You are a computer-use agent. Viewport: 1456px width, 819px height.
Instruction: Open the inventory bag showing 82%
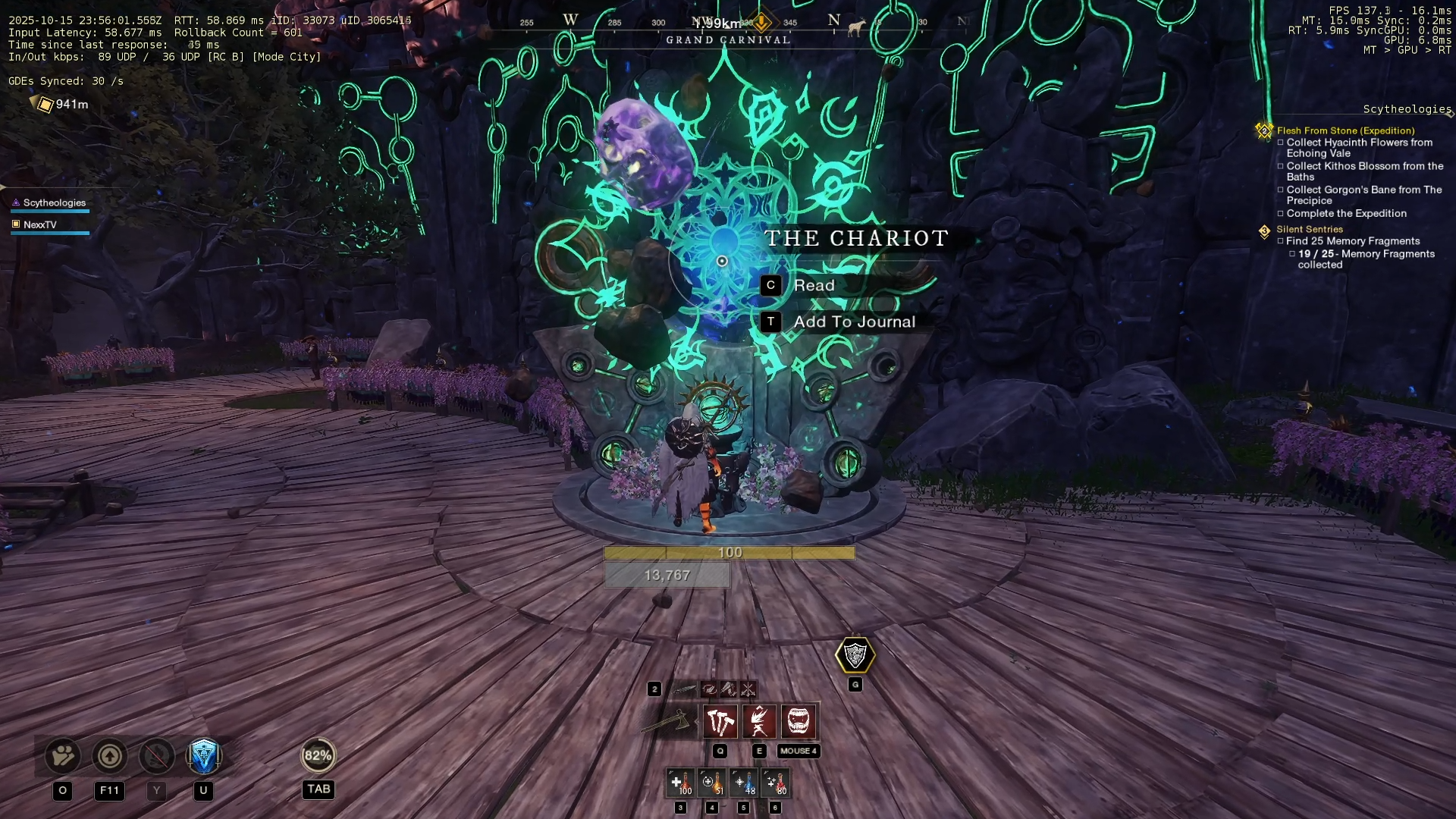tap(318, 756)
